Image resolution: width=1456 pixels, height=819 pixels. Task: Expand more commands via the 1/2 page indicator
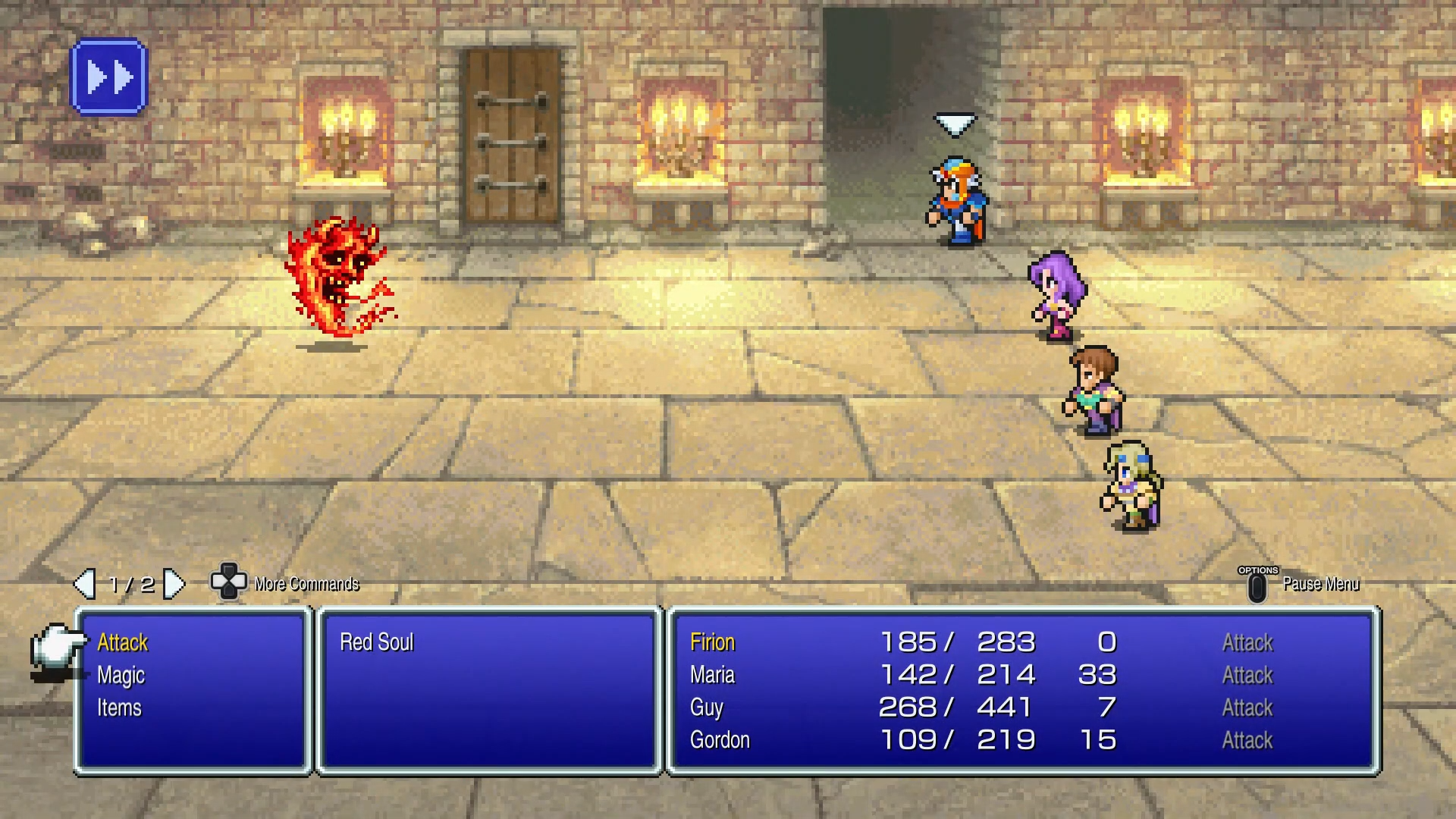click(x=130, y=584)
